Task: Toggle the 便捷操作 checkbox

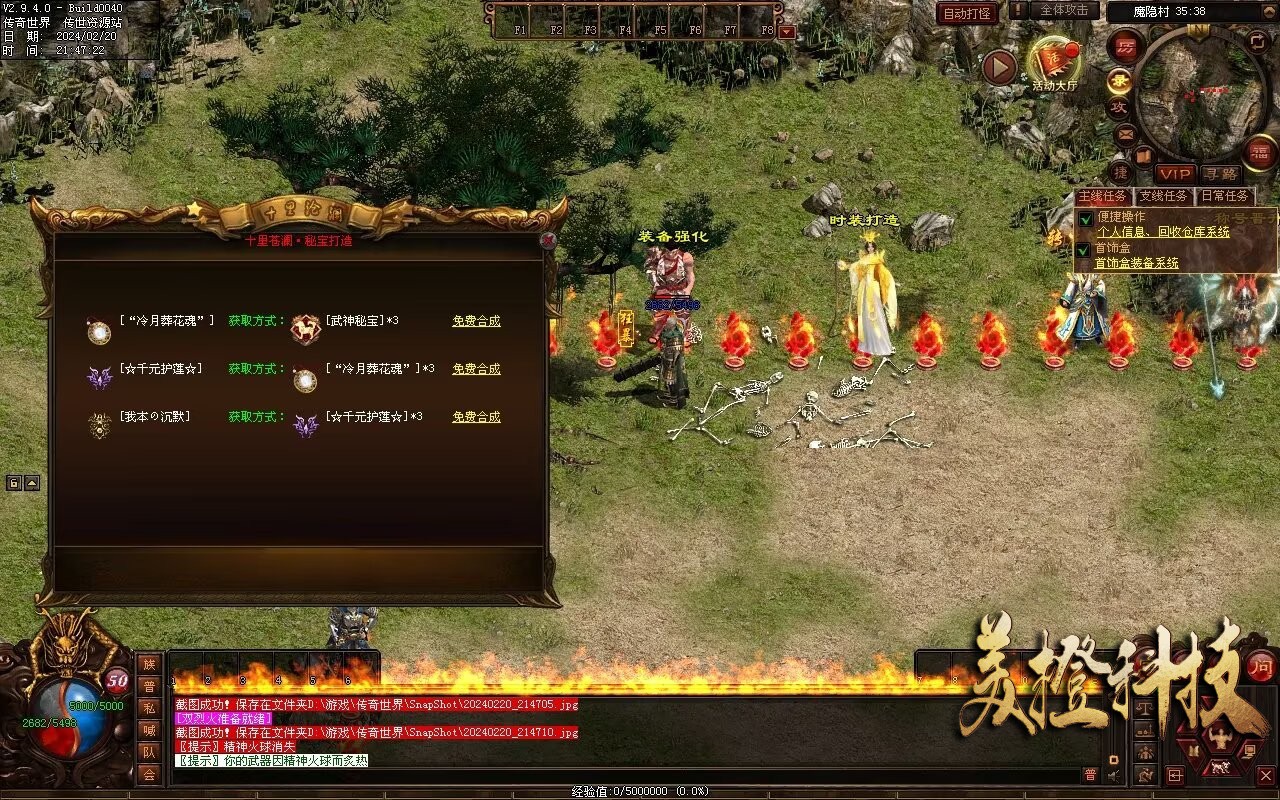Action: click(x=1085, y=218)
